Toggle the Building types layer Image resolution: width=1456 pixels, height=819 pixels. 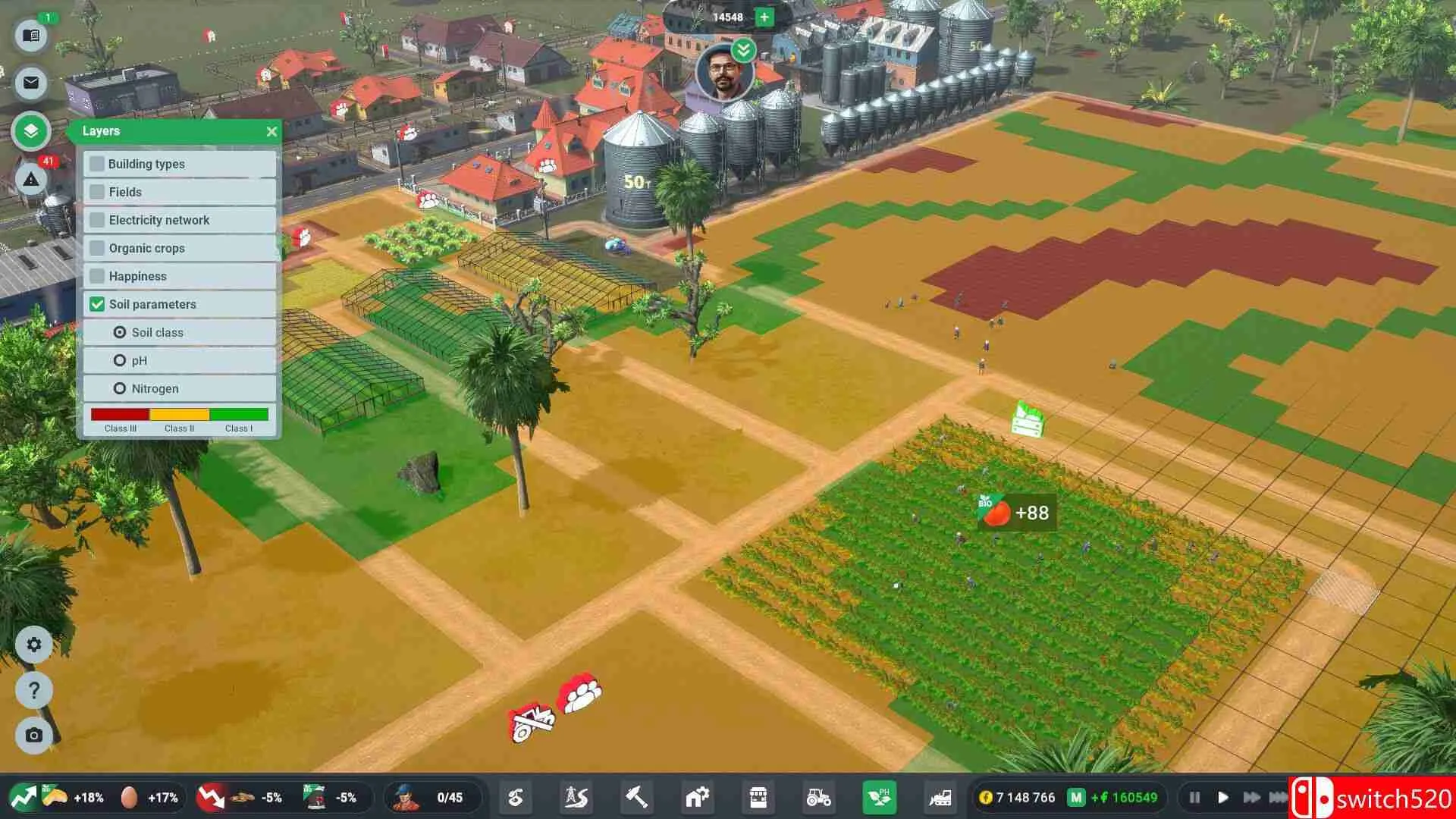[96, 164]
